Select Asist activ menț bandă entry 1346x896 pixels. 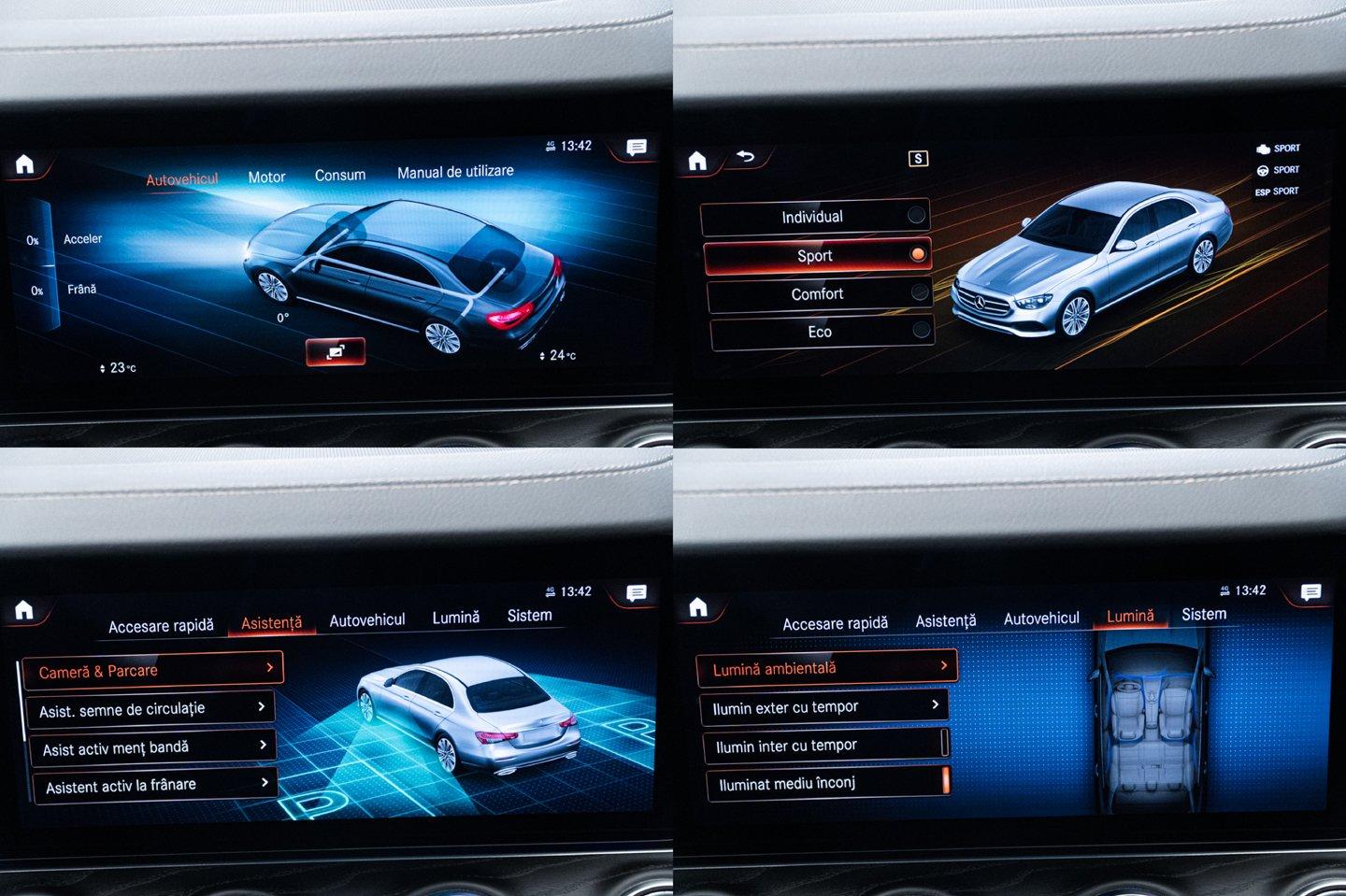click(x=153, y=747)
